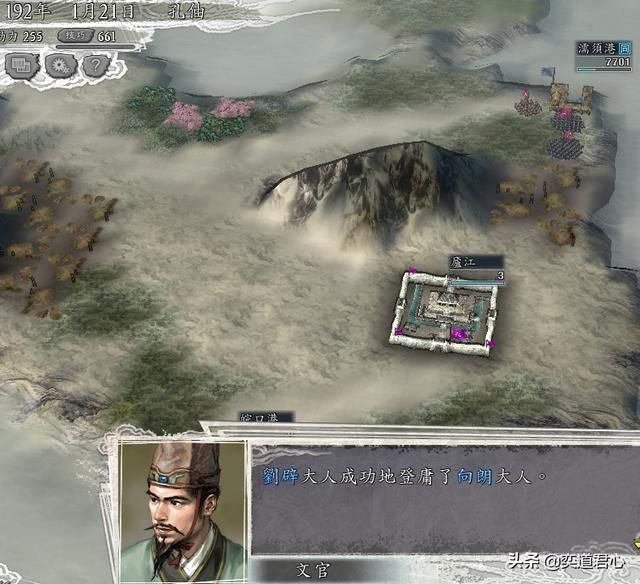This screenshot has height=584, width=640.
Task: Open the overlapping windows menu icon
Action: (20, 66)
